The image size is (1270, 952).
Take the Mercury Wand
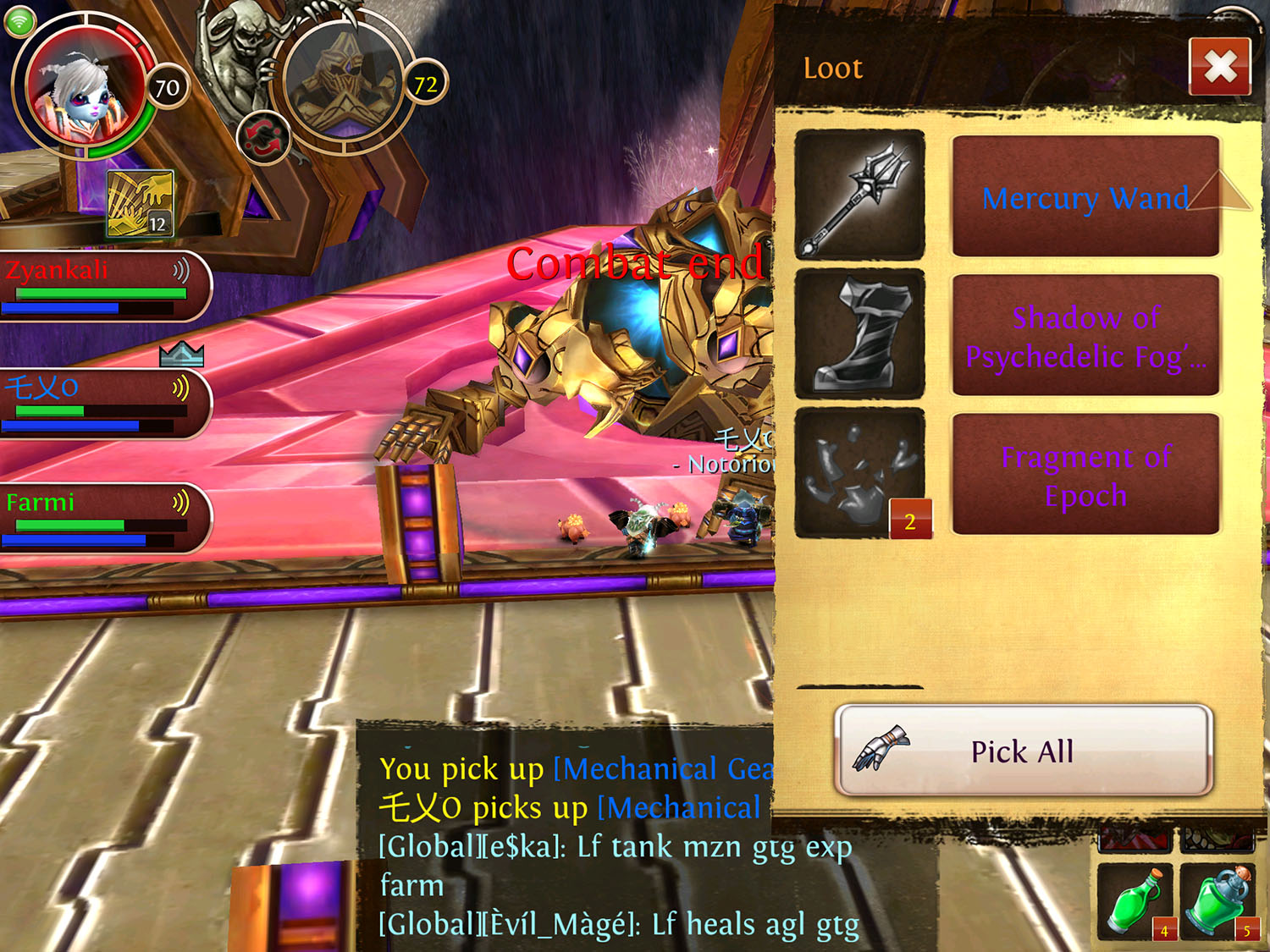(x=1085, y=197)
